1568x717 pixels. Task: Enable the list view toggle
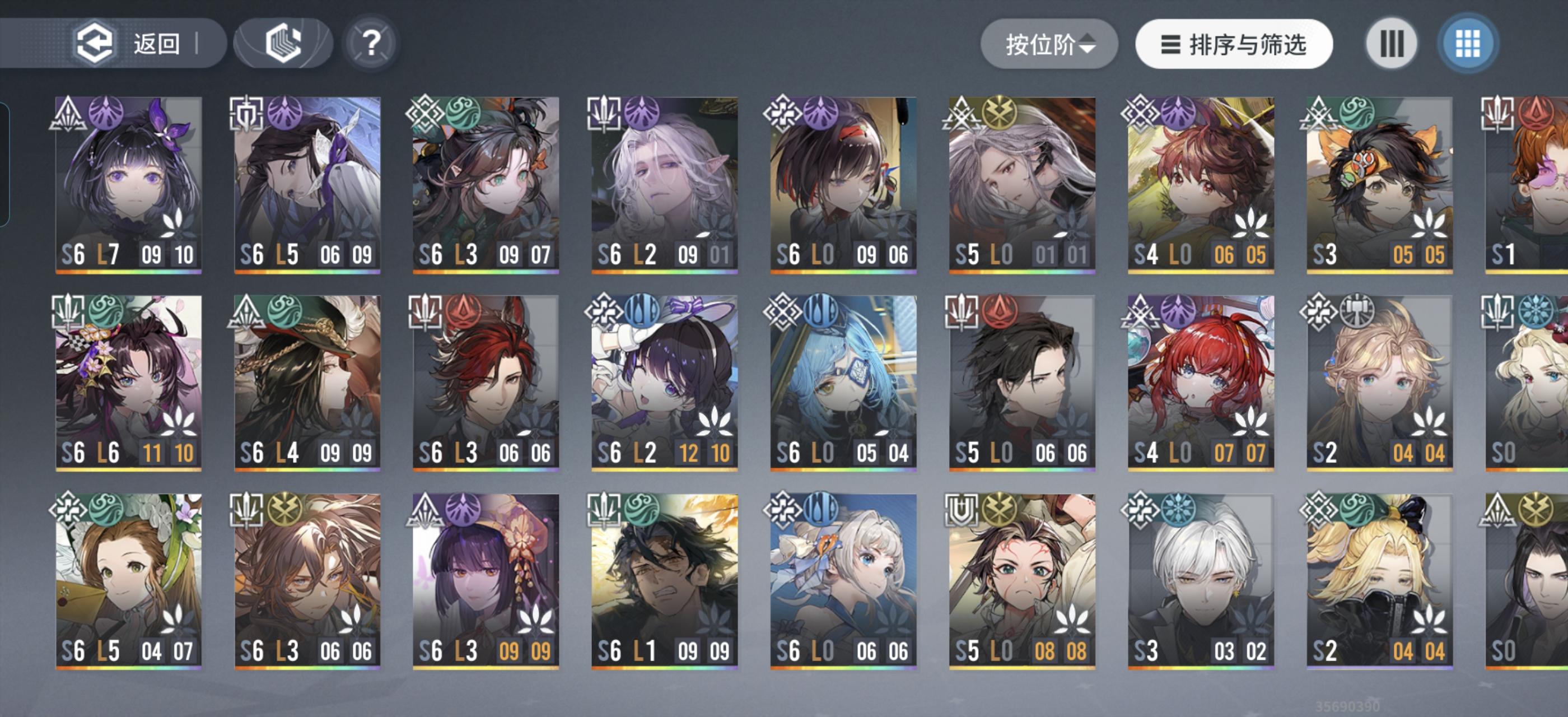[1391, 43]
